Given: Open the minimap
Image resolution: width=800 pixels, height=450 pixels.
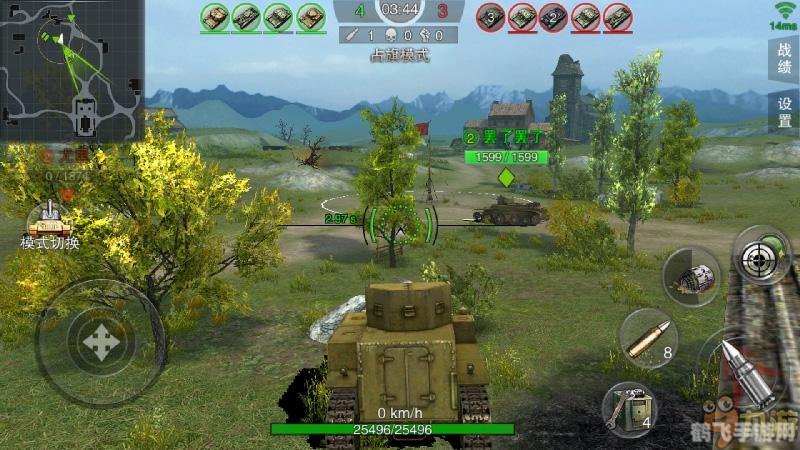Looking at the screenshot, I should (x=71, y=70).
